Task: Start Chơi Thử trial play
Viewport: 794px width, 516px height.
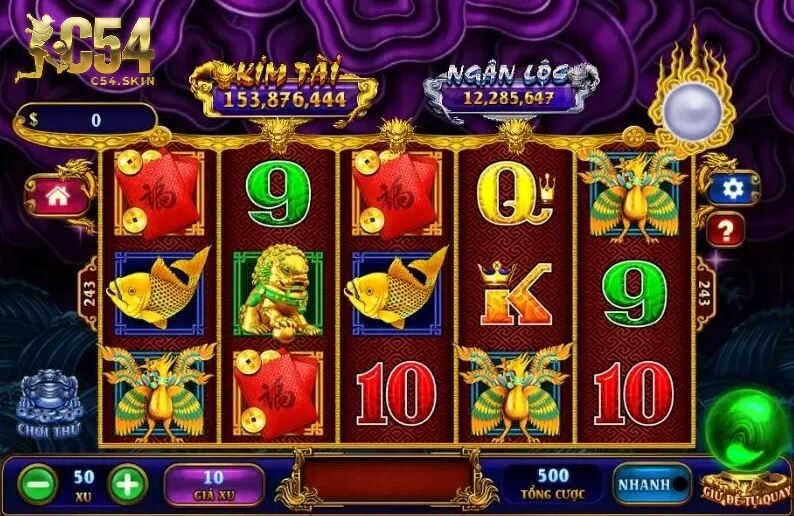Action: coord(48,403)
